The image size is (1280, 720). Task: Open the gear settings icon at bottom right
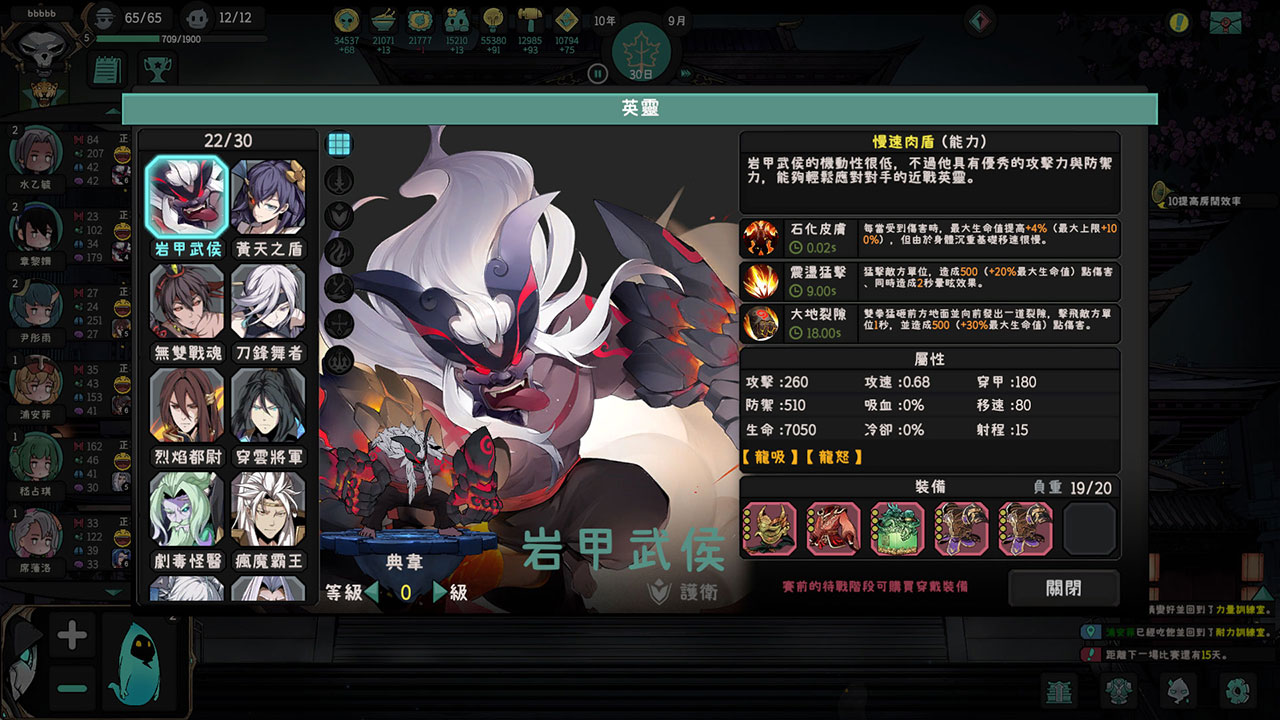(1238, 690)
